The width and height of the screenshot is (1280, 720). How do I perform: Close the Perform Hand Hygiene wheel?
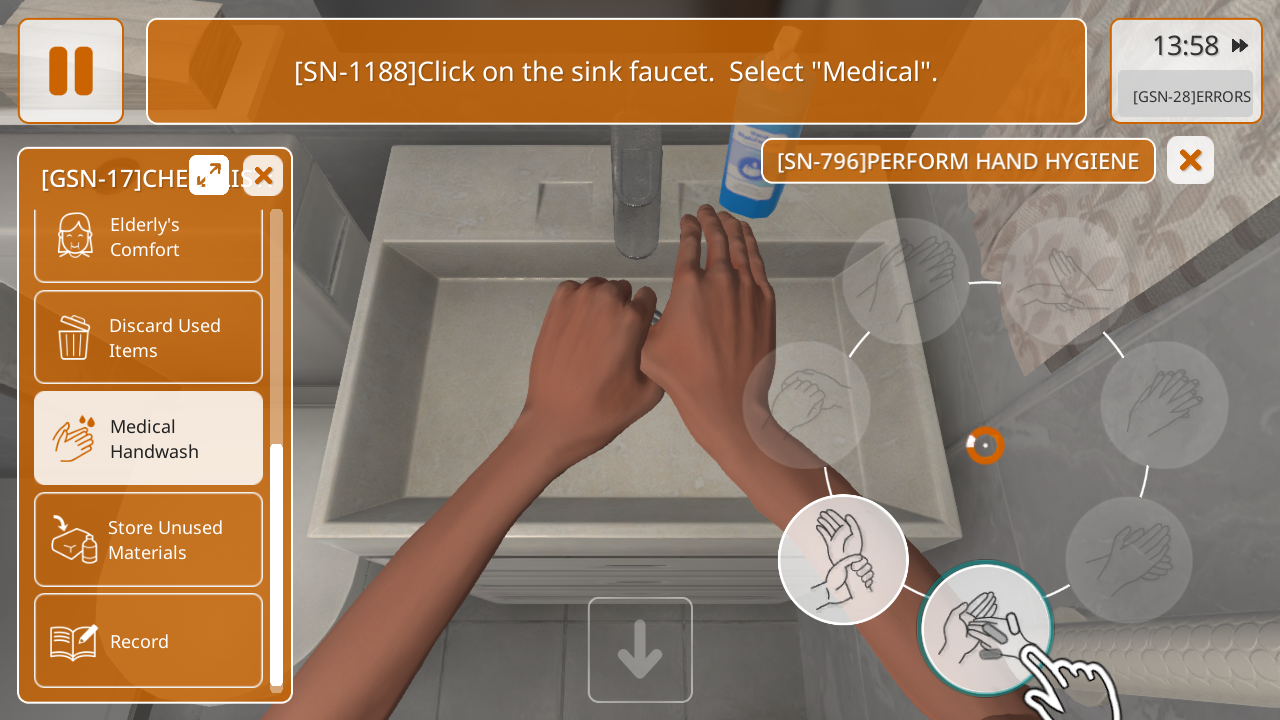[x=1190, y=160]
